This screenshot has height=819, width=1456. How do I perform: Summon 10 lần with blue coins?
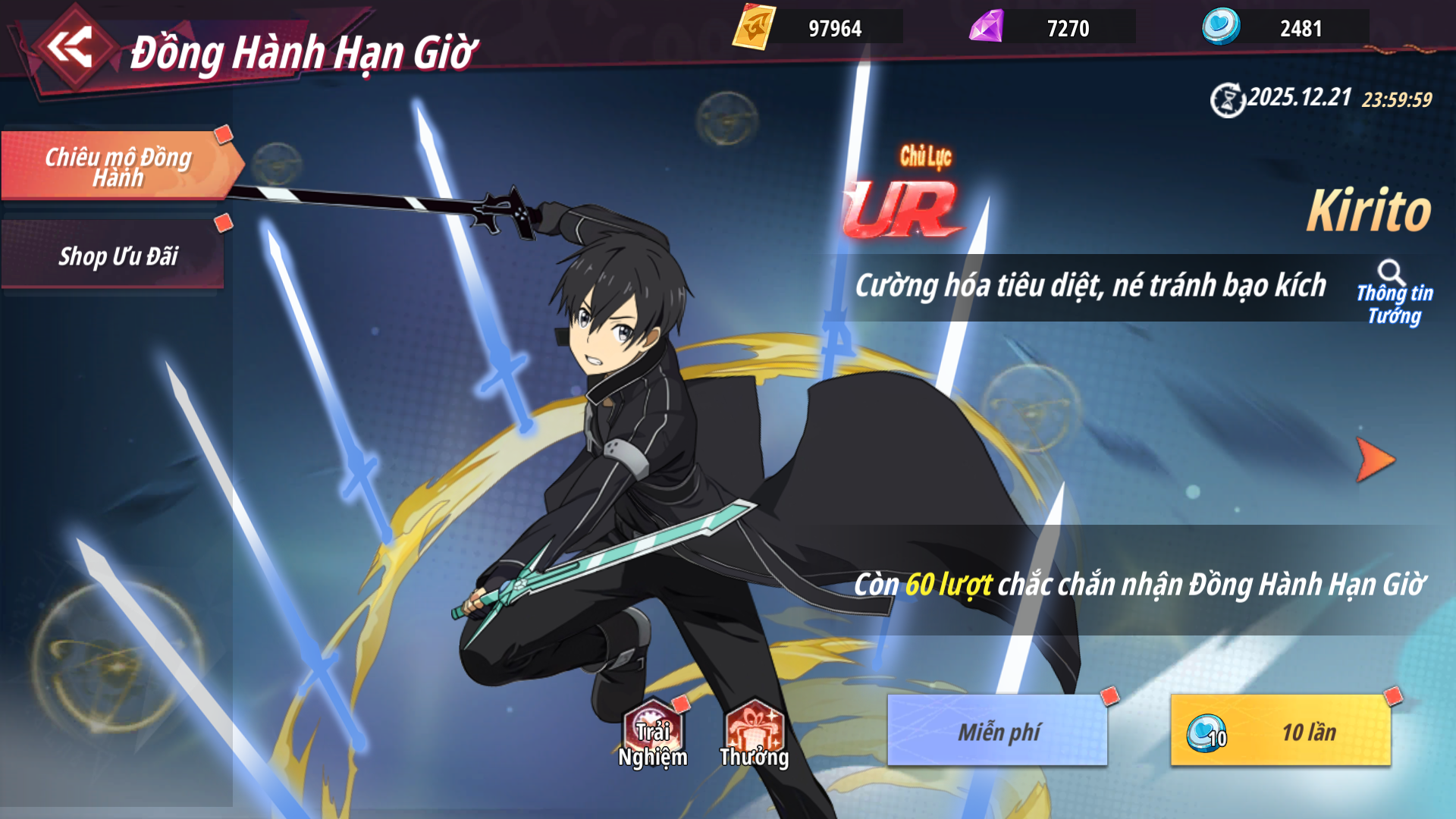point(1281,731)
